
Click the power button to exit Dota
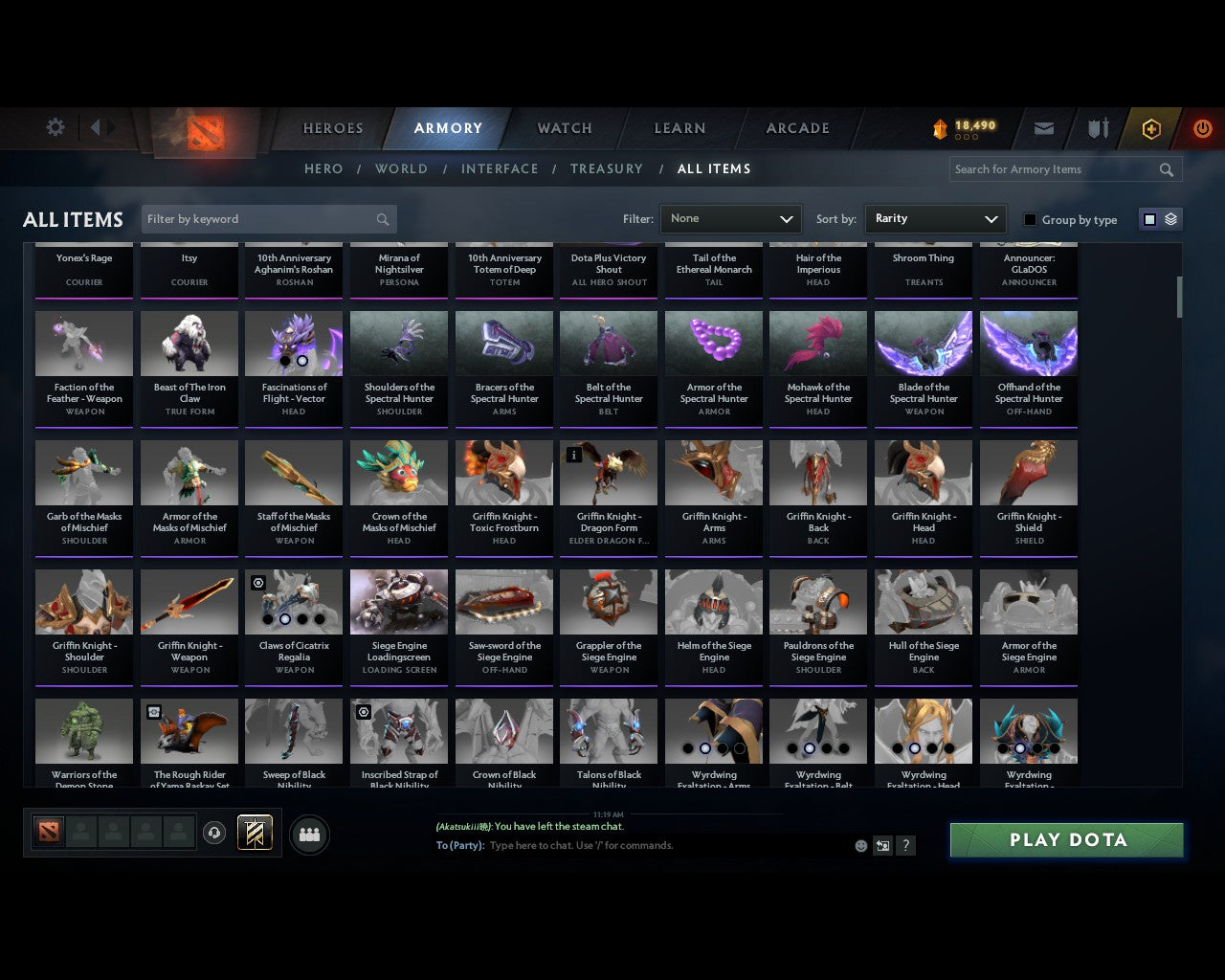tap(1202, 128)
